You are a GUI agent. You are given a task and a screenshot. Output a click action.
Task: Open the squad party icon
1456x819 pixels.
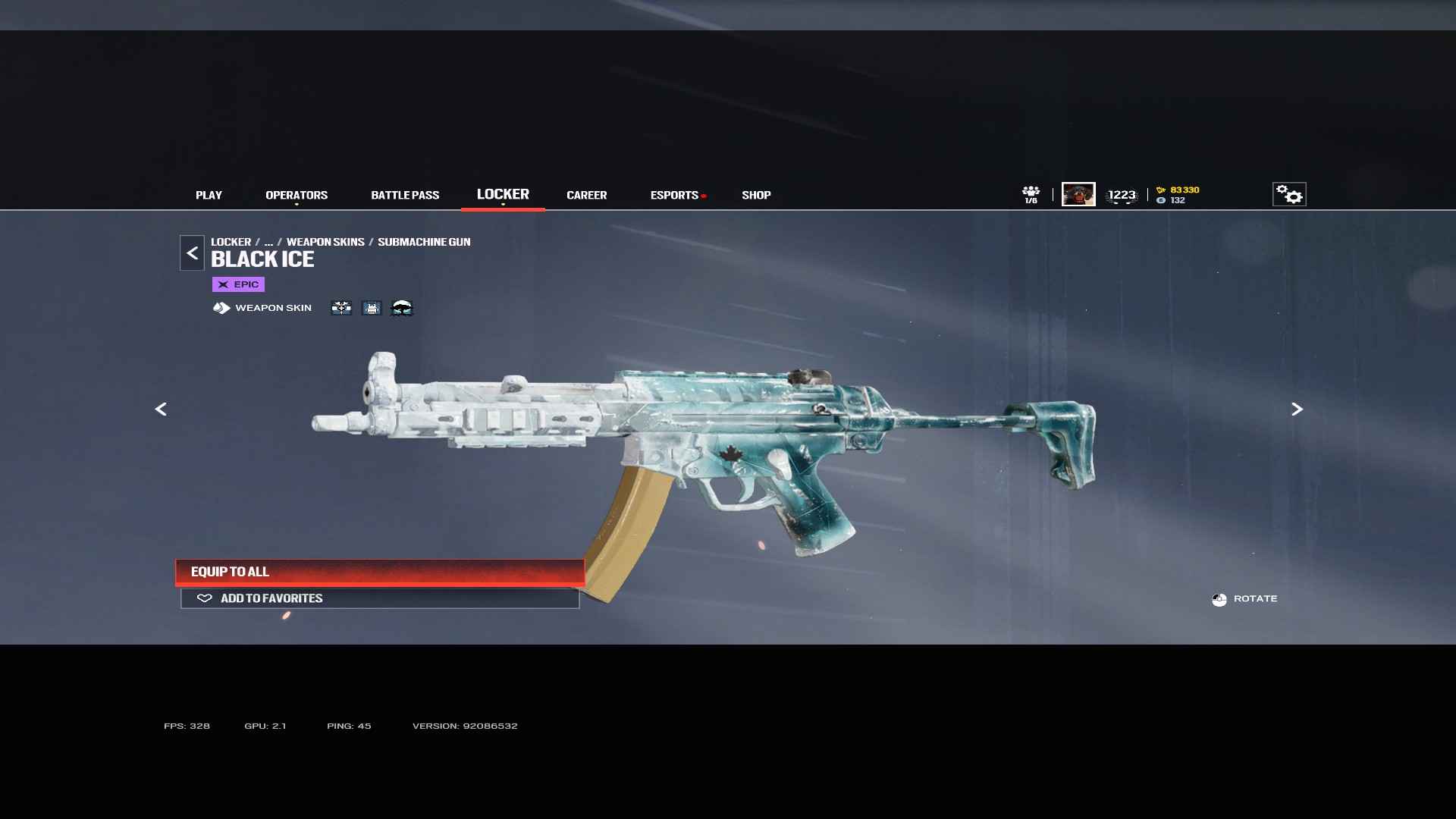tap(1031, 194)
